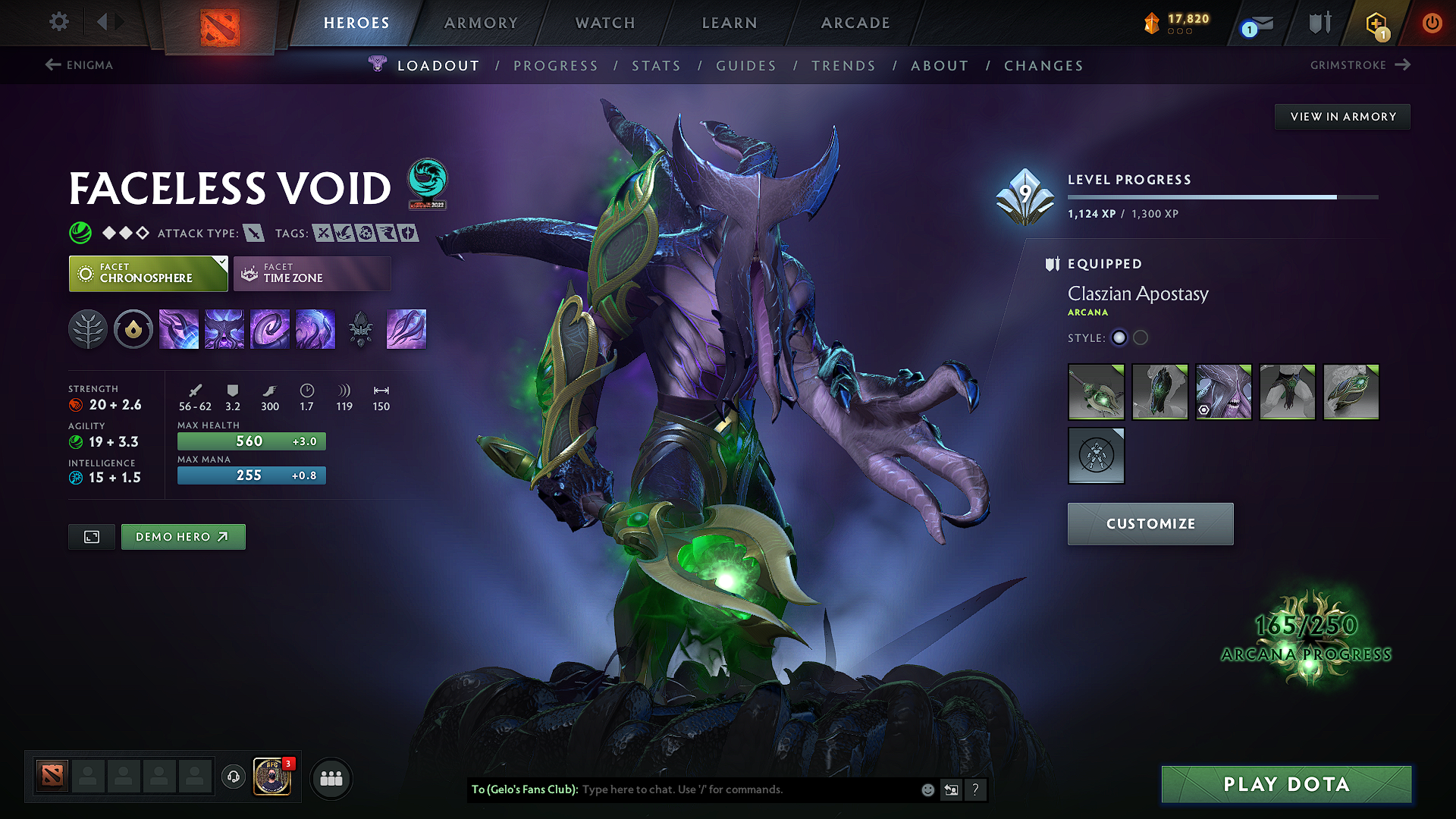Select Faceless Void's Time Walk ability icon

click(x=179, y=328)
